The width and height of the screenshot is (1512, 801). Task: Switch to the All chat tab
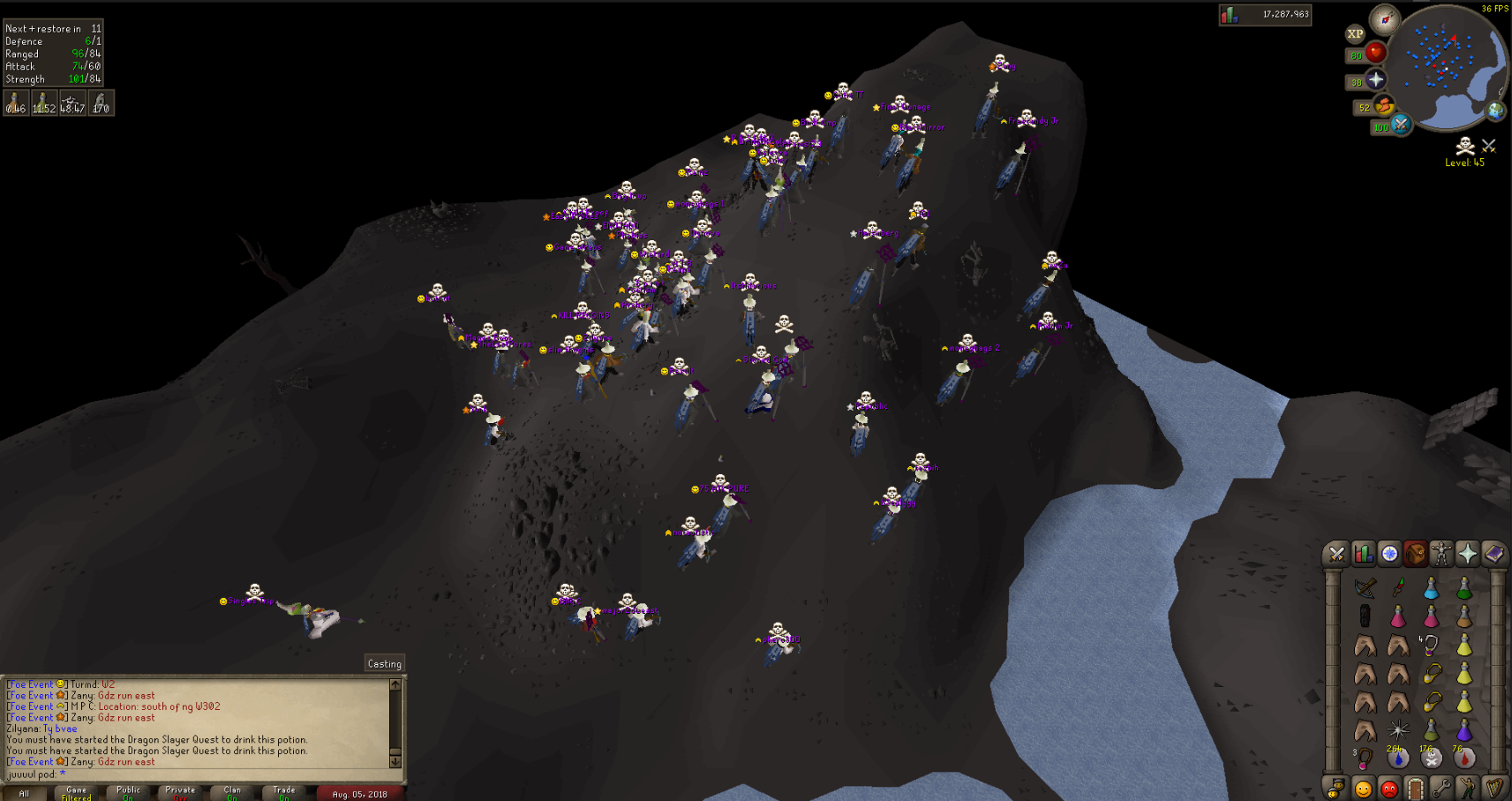[26, 791]
